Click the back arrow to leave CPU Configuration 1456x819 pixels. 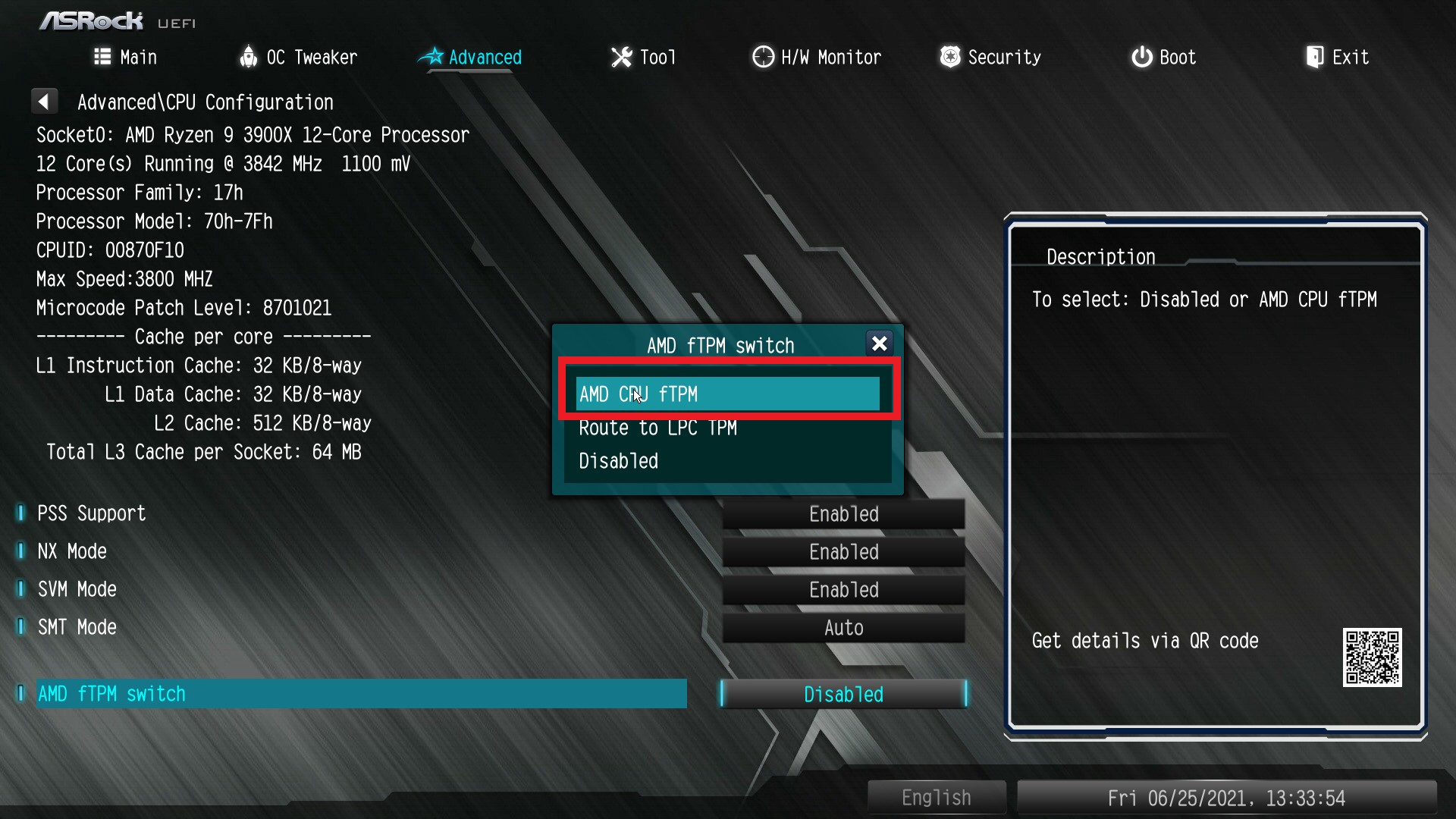[44, 100]
